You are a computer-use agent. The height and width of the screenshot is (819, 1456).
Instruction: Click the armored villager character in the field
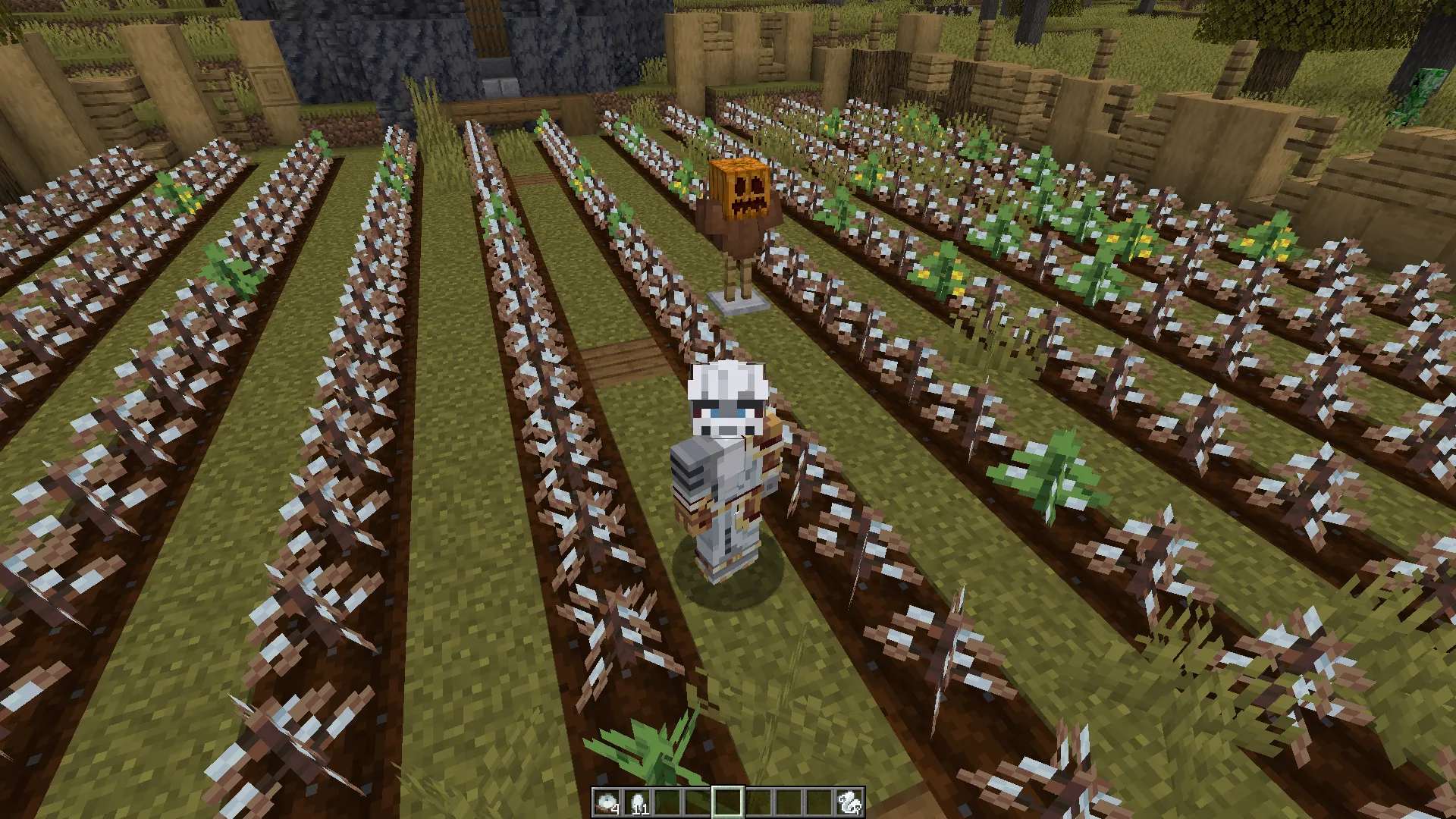click(x=724, y=455)
